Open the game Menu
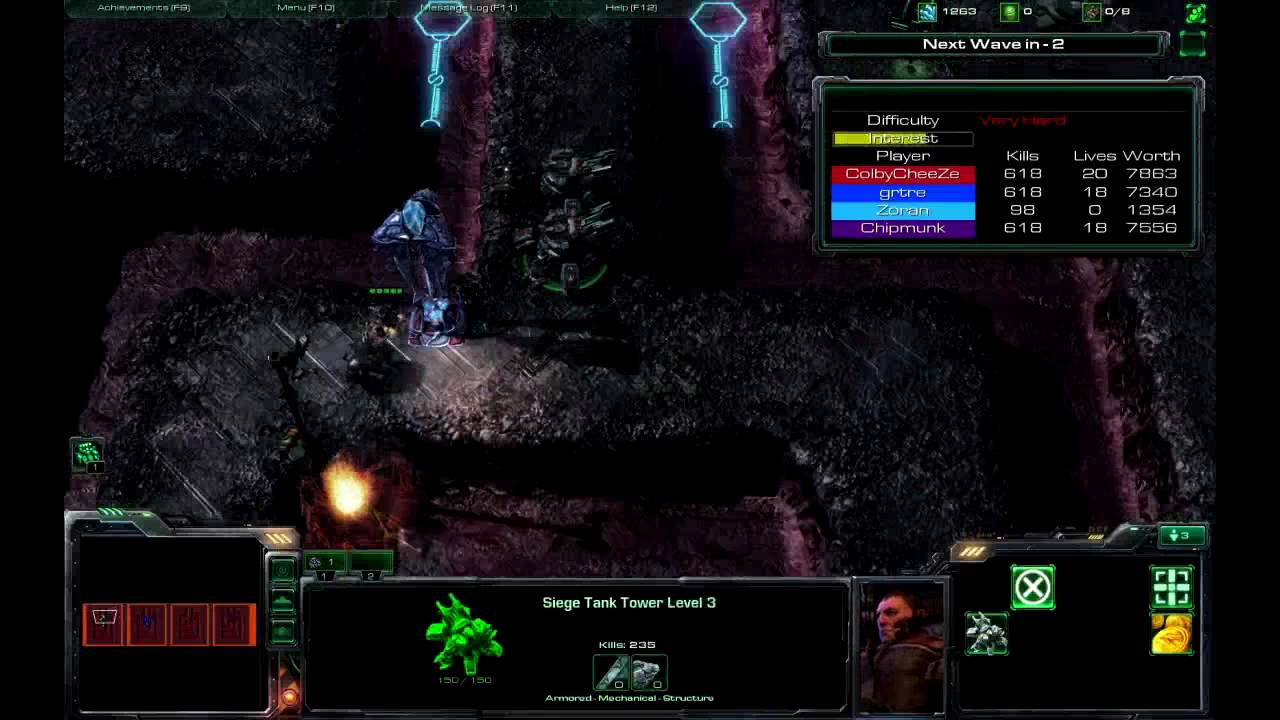 click(305, 8)
